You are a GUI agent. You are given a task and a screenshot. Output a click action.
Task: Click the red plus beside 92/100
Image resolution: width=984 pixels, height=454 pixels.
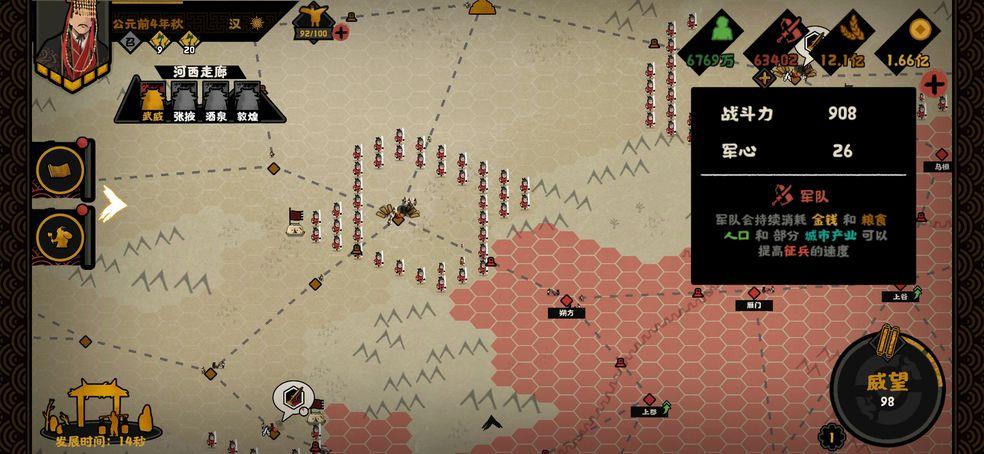(x=341, y=32)
